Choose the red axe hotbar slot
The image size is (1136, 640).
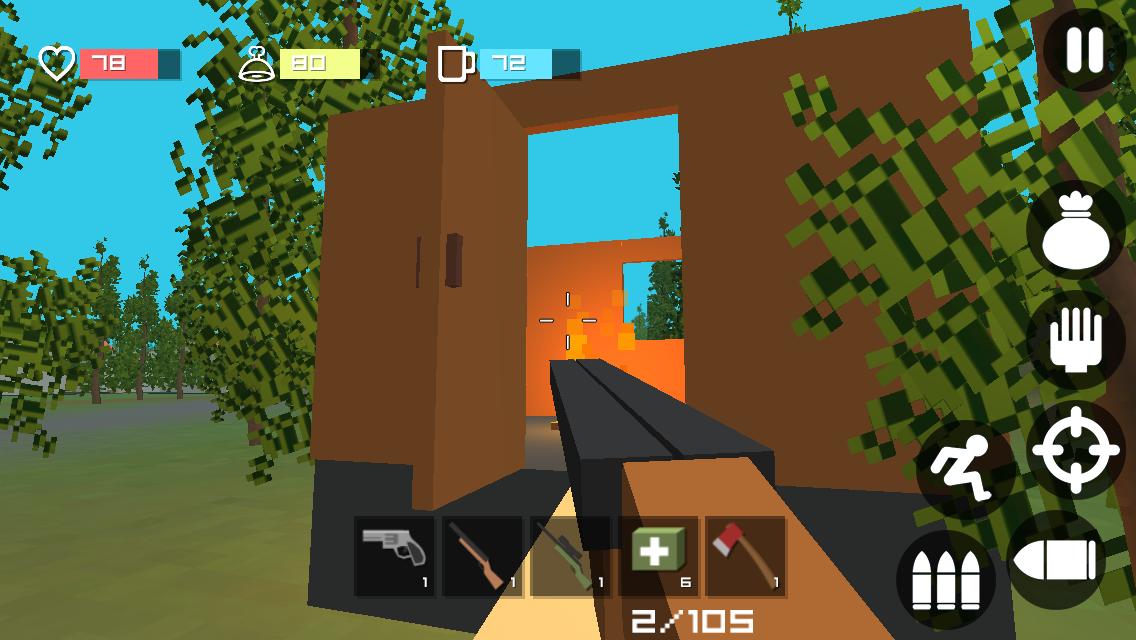(746, 557)
